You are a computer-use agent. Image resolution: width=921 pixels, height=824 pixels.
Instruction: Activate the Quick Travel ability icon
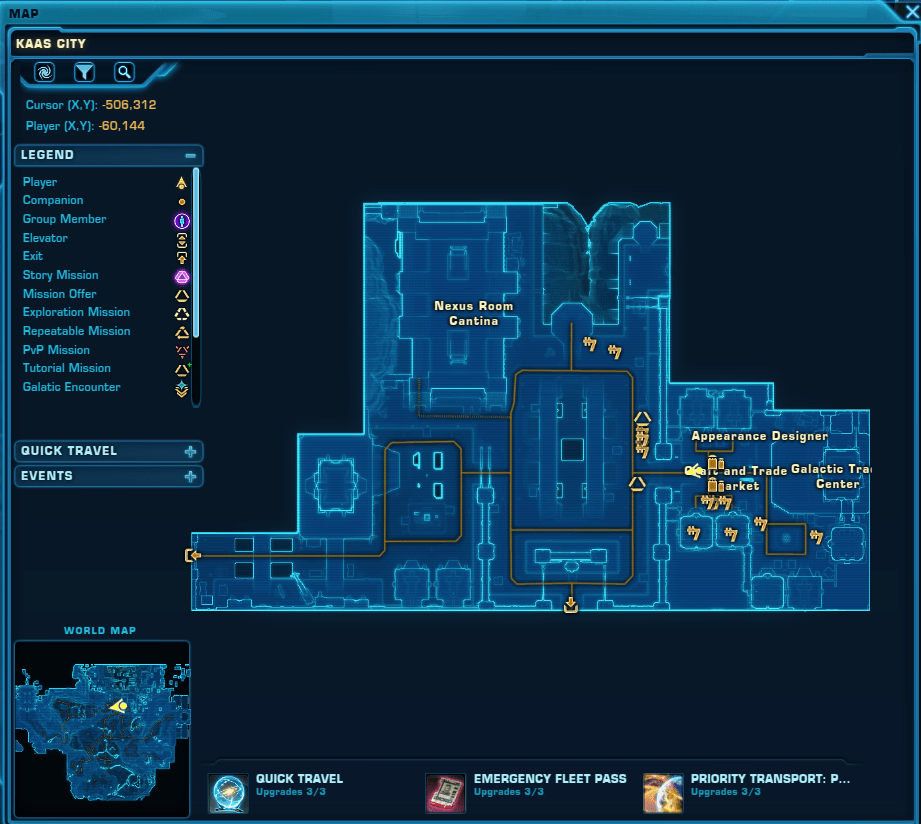[x=228, y=792]
